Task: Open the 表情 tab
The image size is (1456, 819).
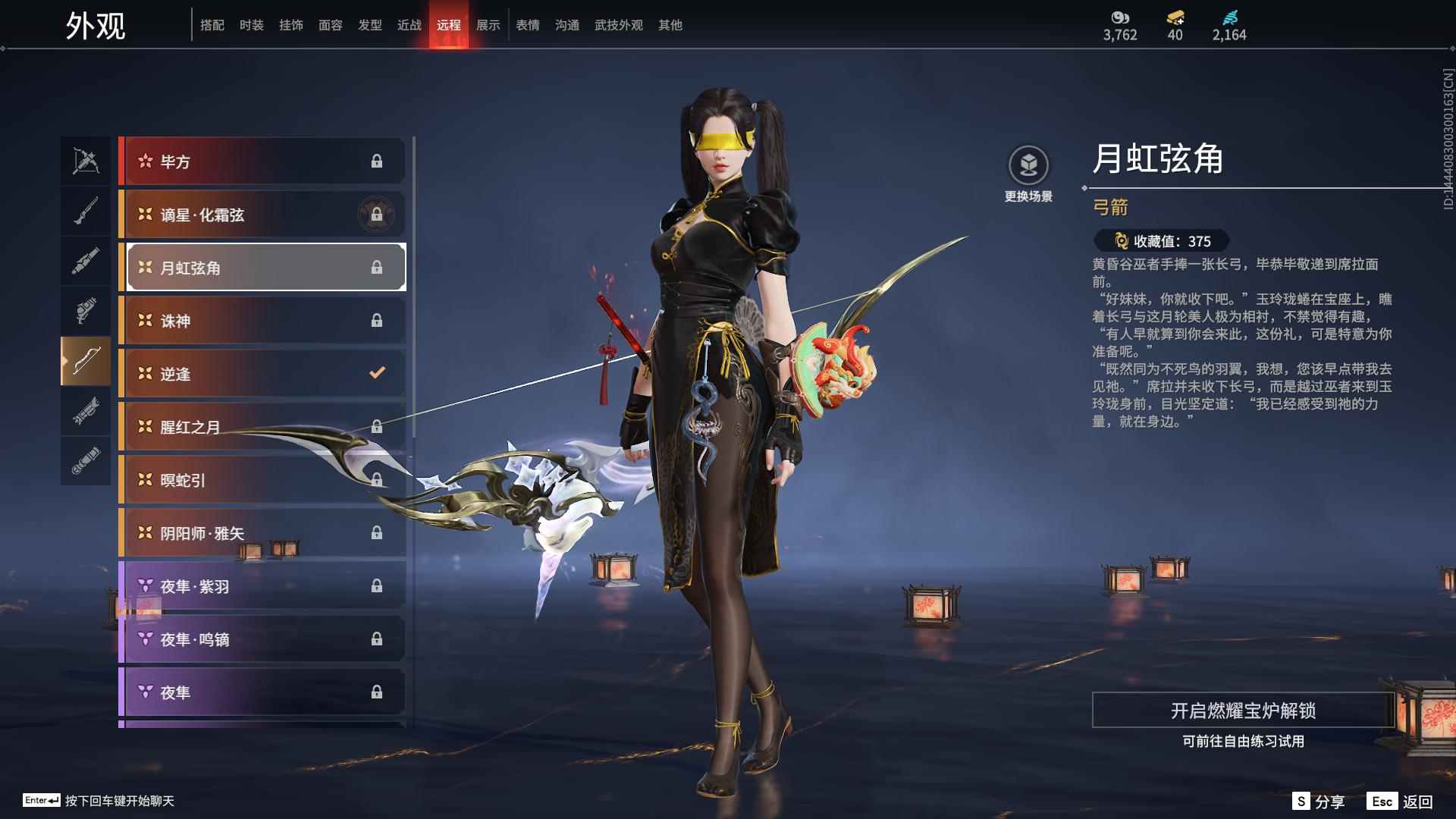Action: (x=526, y=24)
